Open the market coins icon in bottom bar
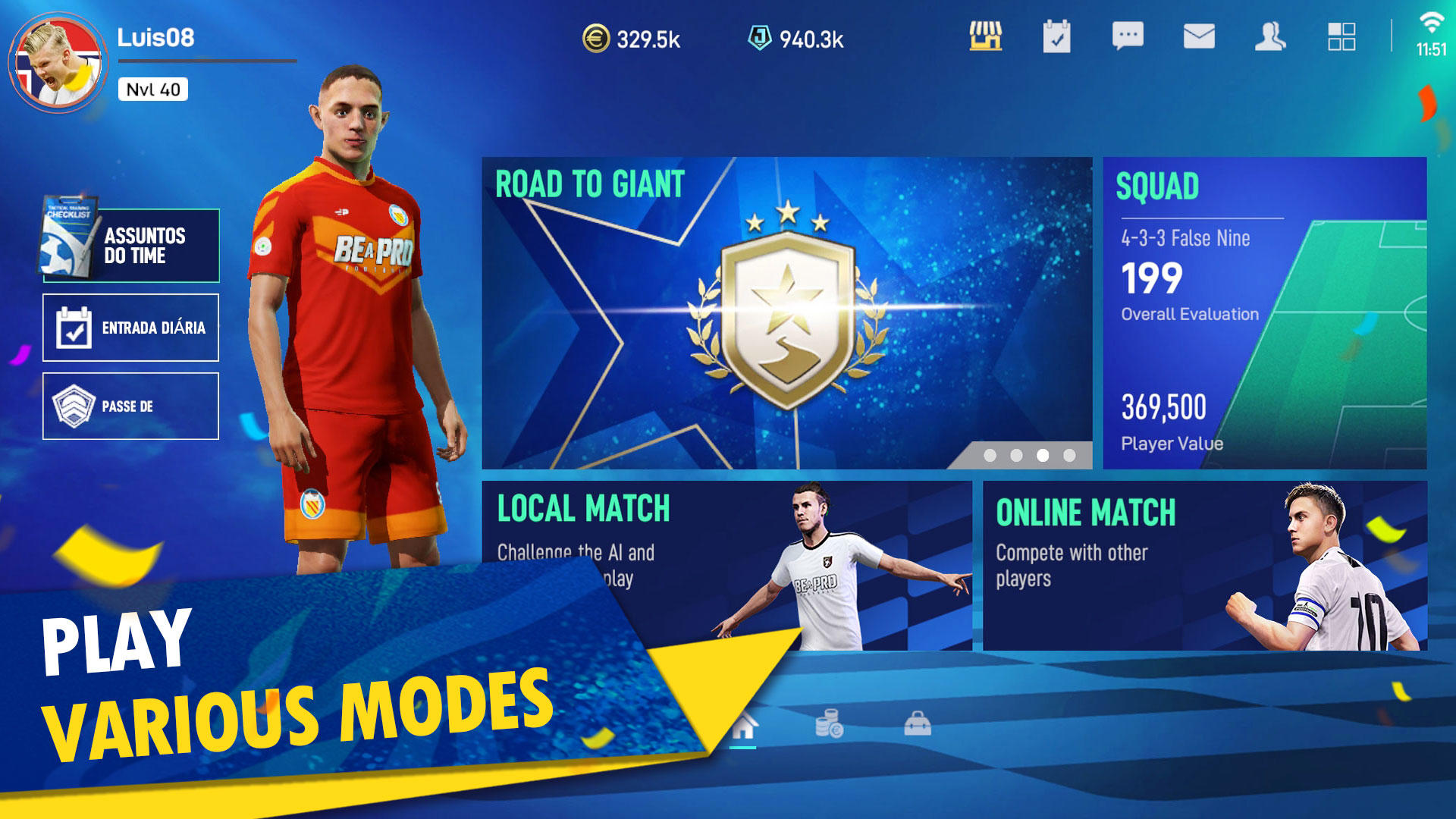 point(829,724)
